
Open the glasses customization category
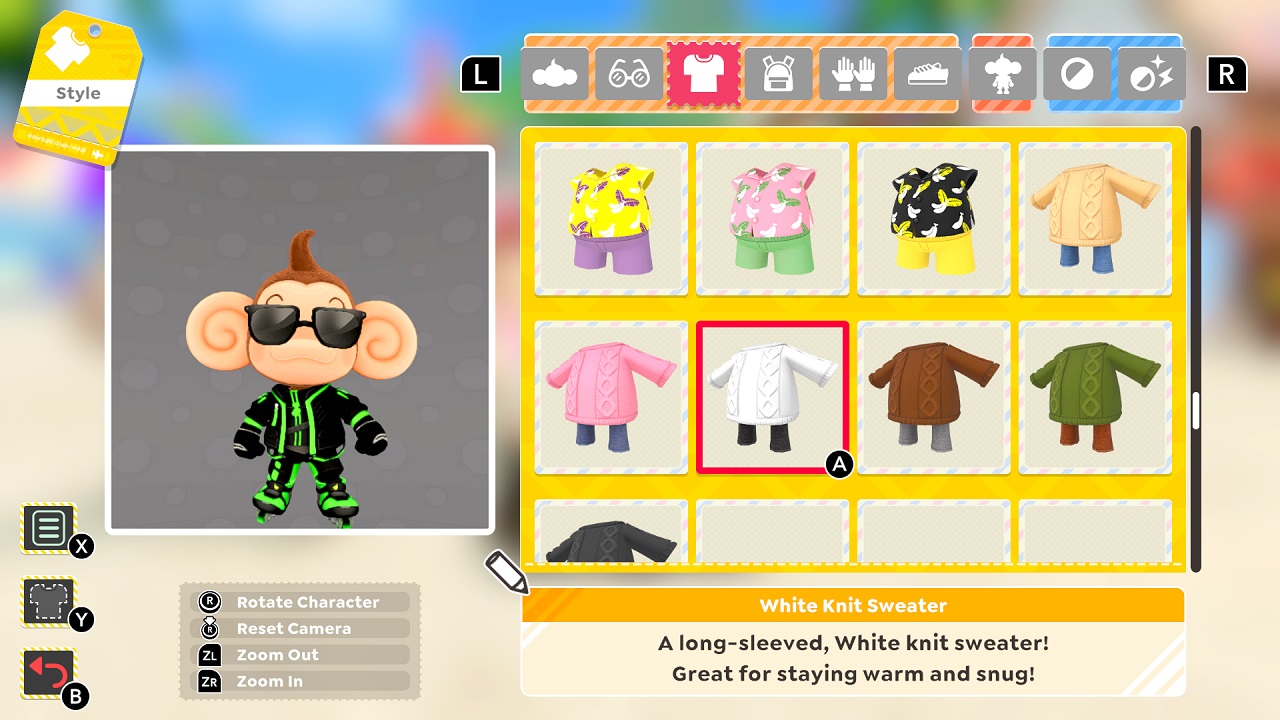pyautogui.click(x=630, y=74)
